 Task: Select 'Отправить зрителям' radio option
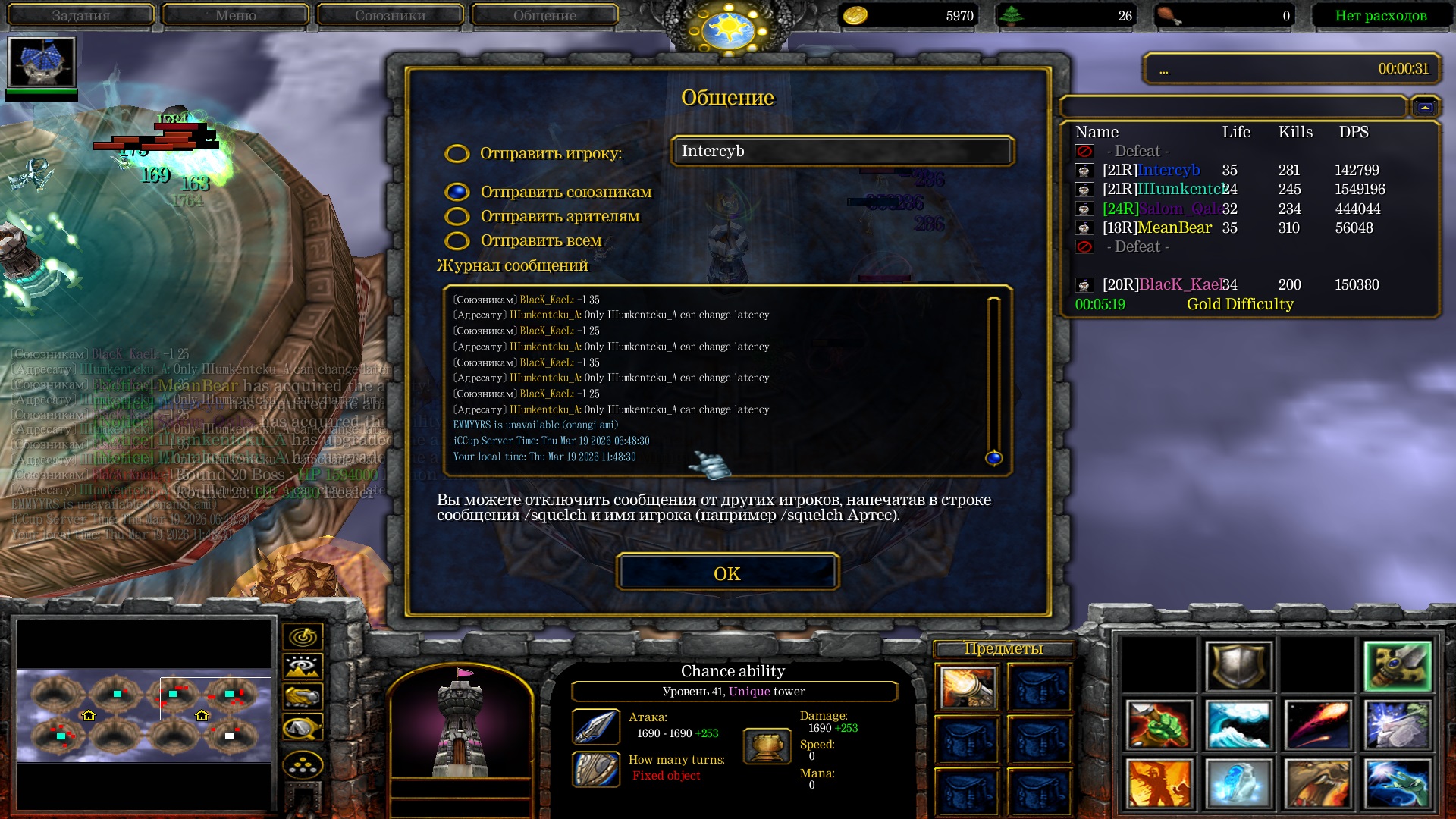(457, 217)
